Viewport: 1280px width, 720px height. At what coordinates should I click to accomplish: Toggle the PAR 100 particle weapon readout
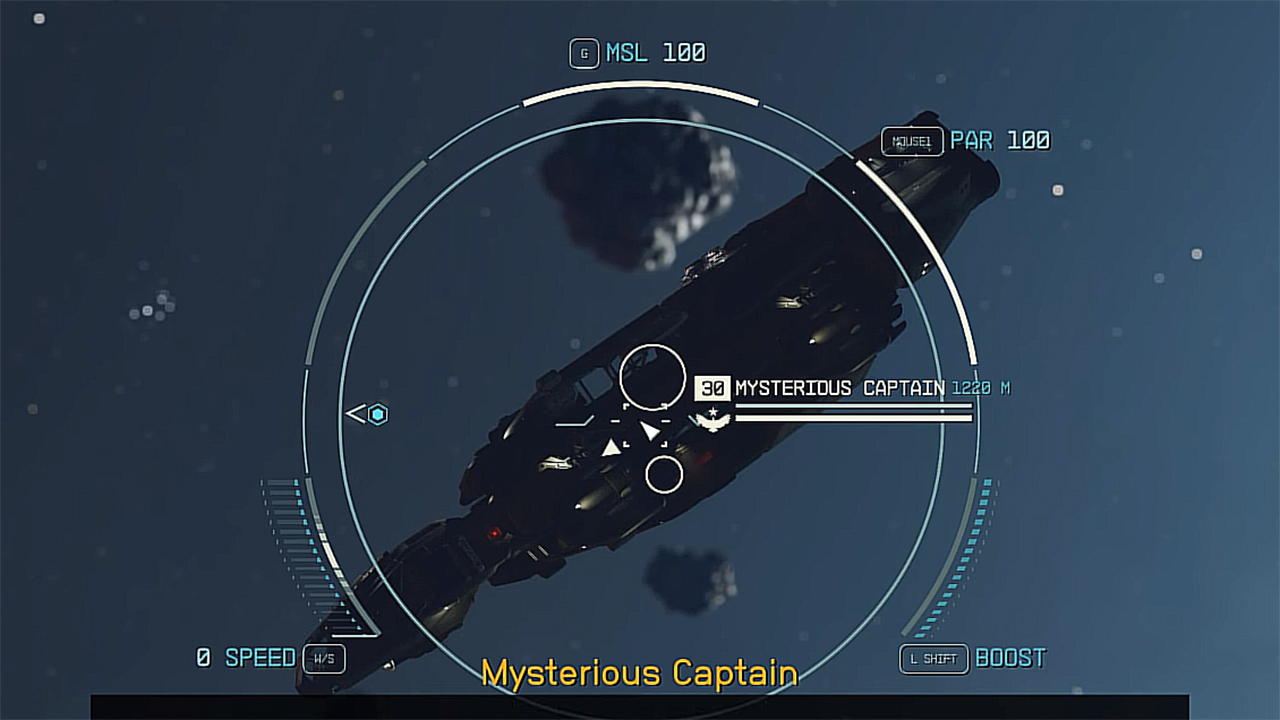[x=1000, y=141]
